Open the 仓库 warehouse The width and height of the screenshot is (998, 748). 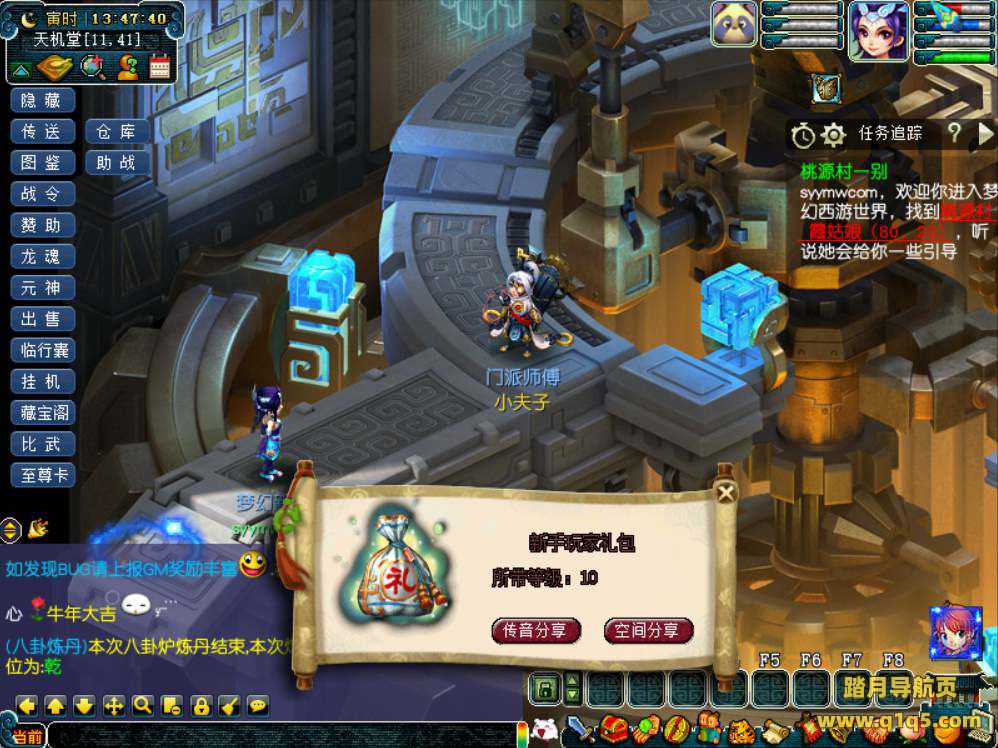[x=117, y=131]
